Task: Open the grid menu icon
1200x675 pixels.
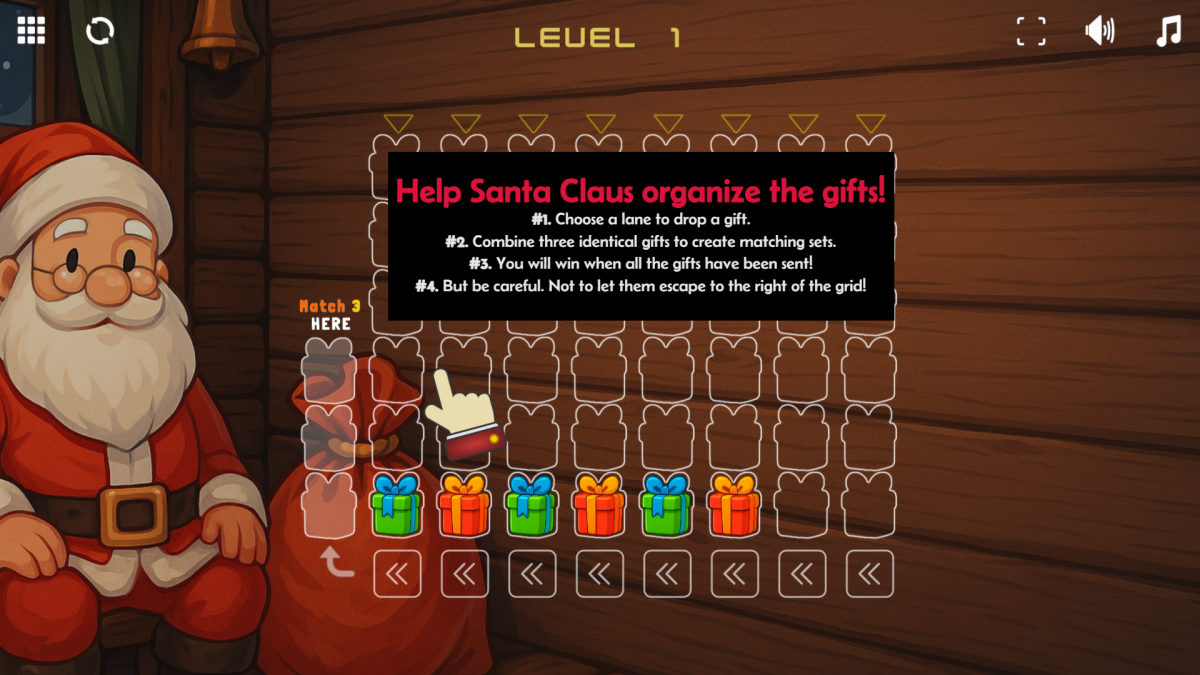Action: [x=31, y=31]
